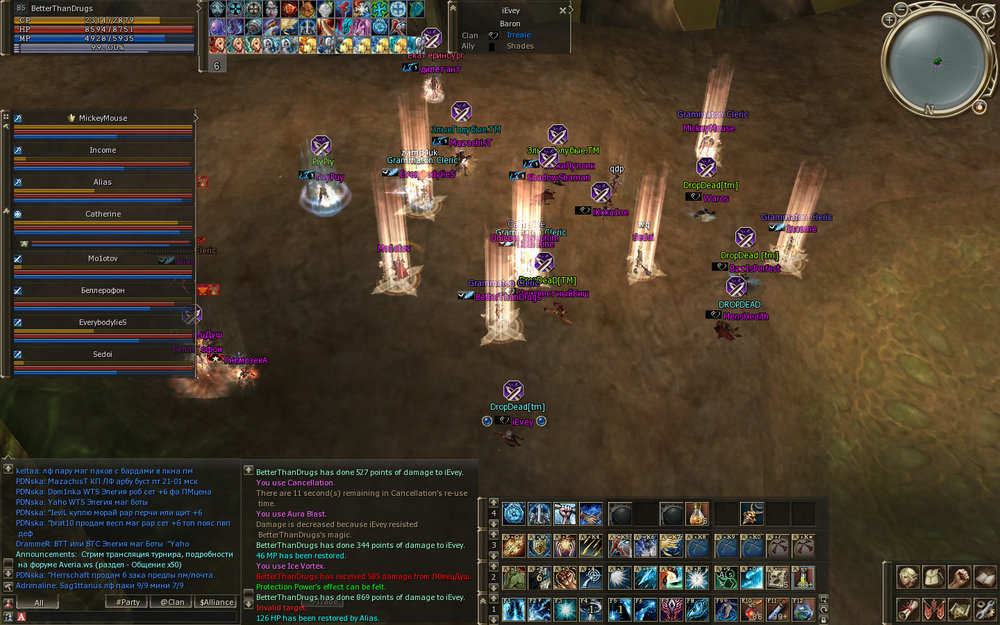
Task: Open the wrench system settings icon
Action: click(983, 608)
